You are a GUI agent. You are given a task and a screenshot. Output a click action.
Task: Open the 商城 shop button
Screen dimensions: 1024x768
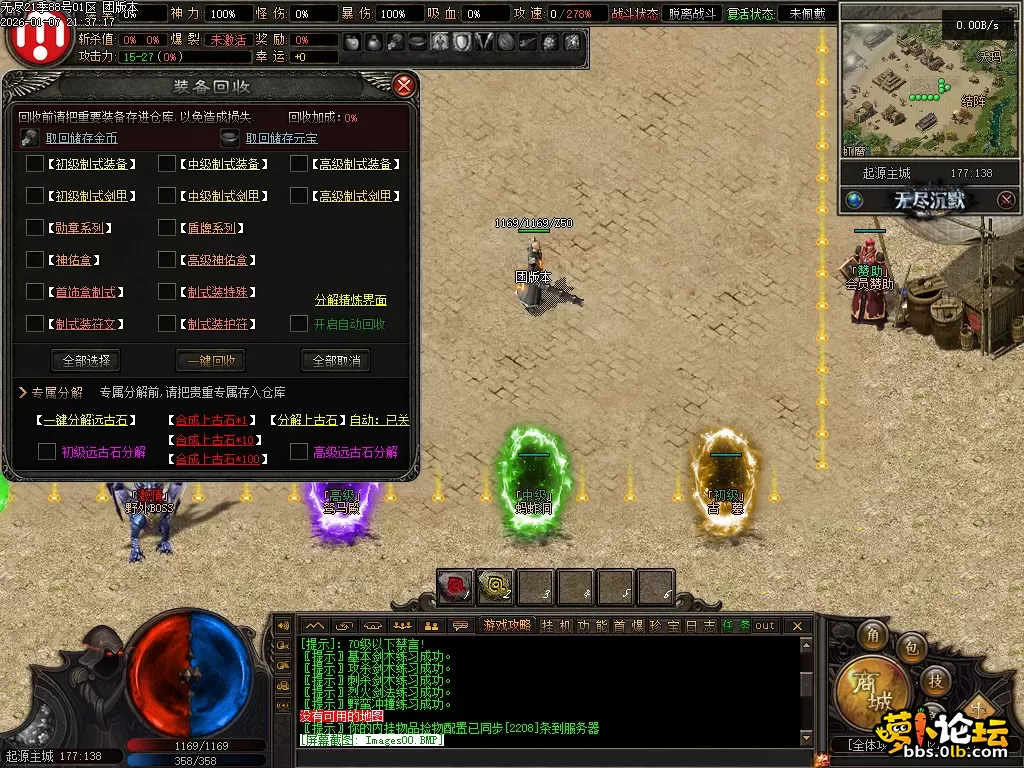[x=872, y=690]
